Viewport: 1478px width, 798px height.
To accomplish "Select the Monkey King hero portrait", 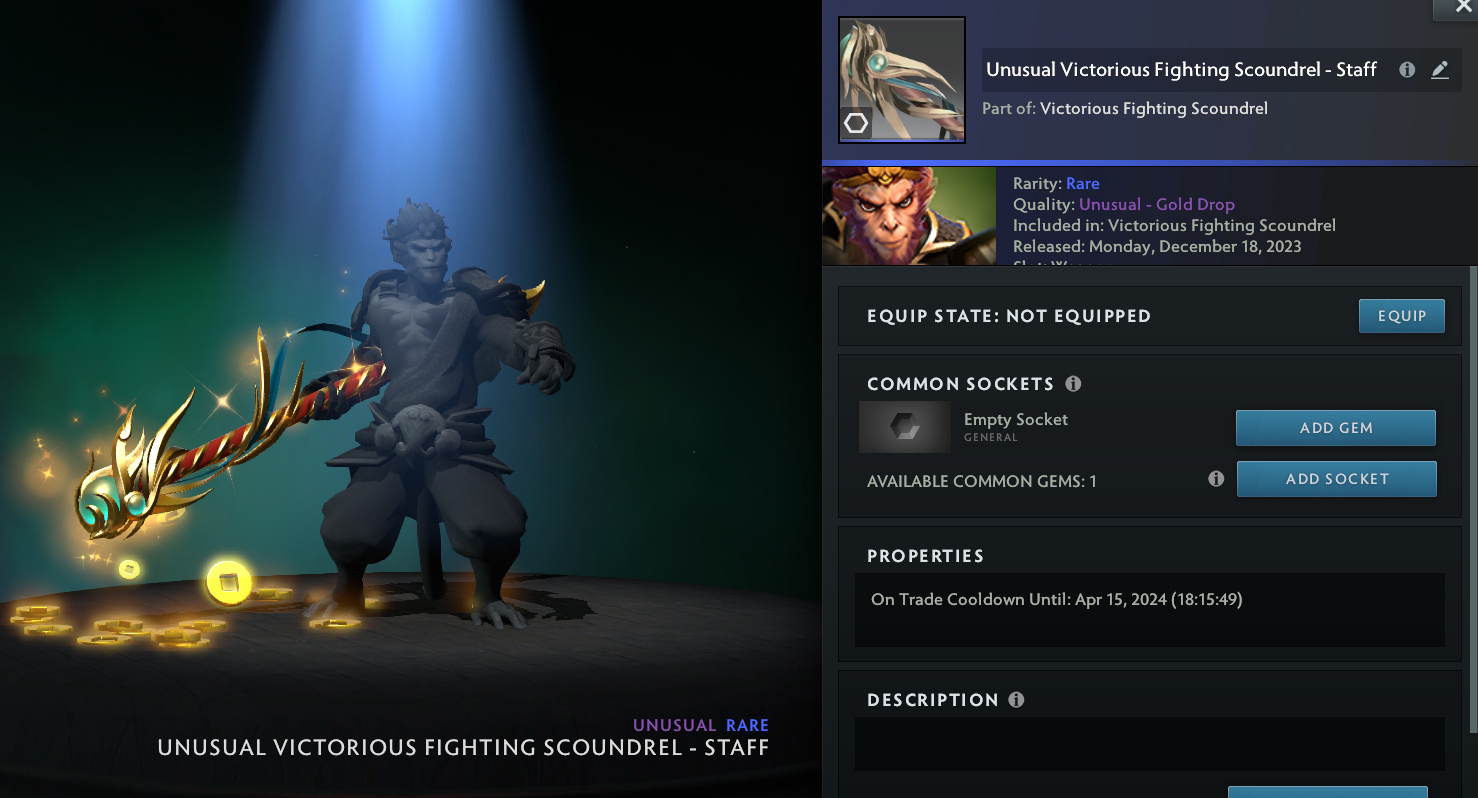I will pos(908,216).
